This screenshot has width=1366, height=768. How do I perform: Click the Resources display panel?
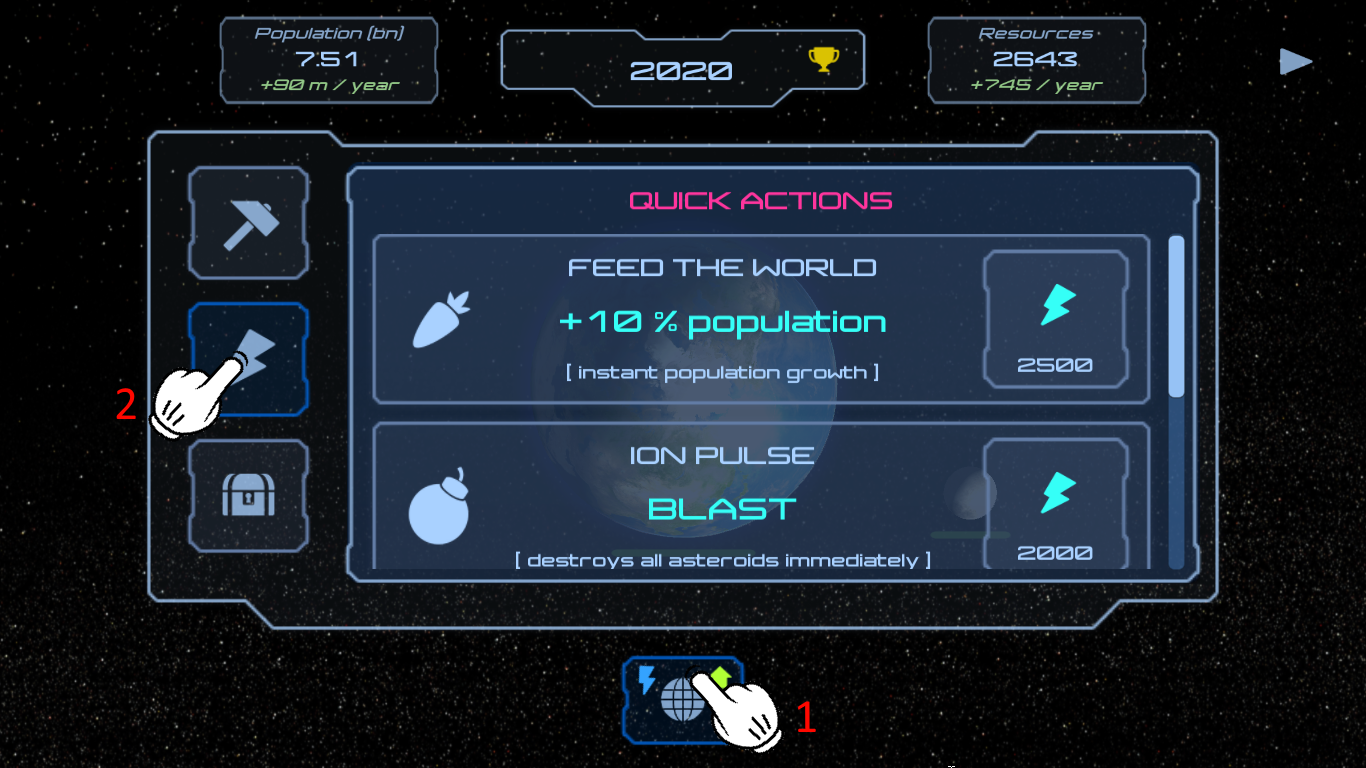click(x=1036, y=60)
